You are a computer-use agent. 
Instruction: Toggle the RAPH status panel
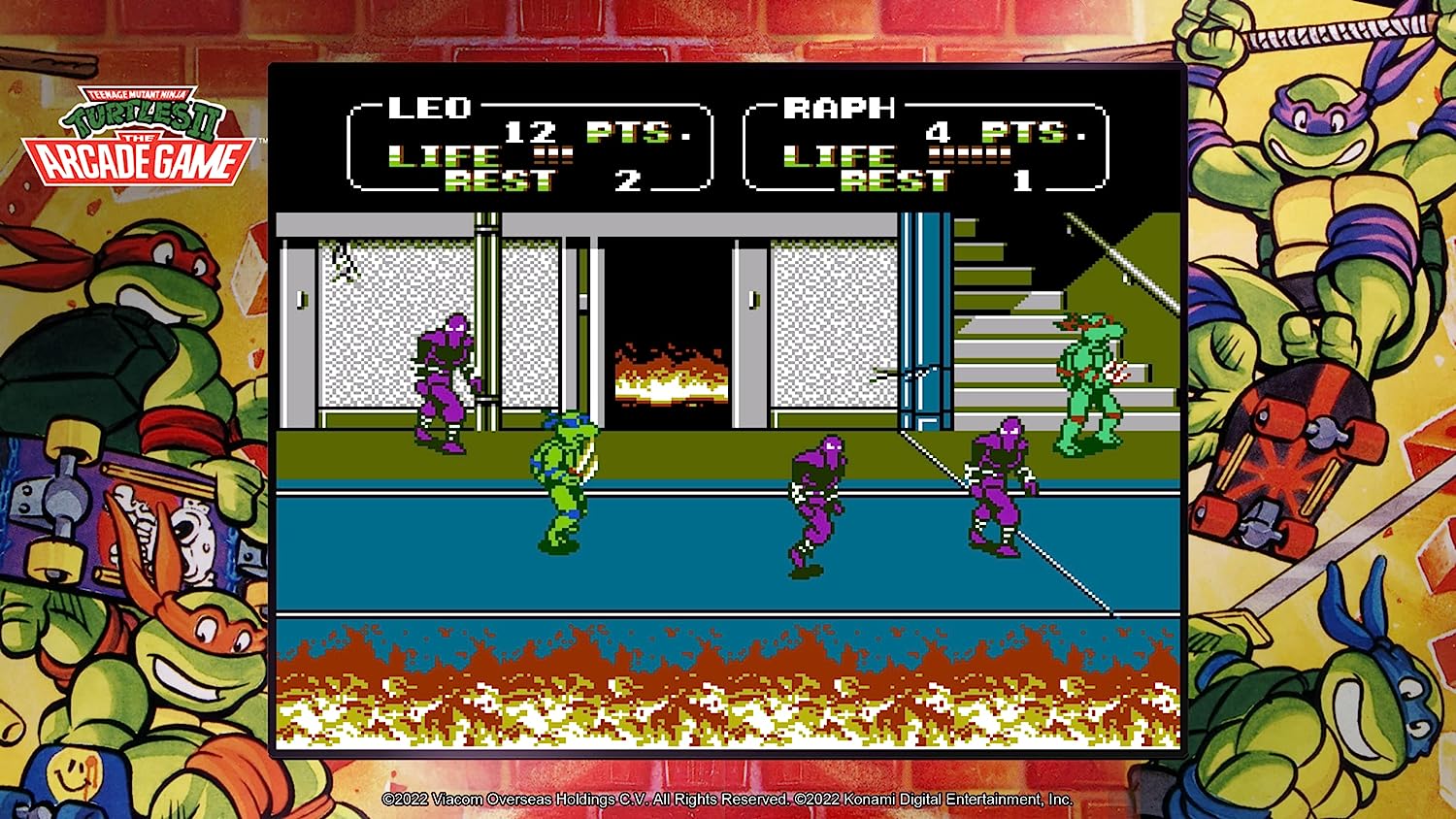pyautogui.click(x=922, y=146)
